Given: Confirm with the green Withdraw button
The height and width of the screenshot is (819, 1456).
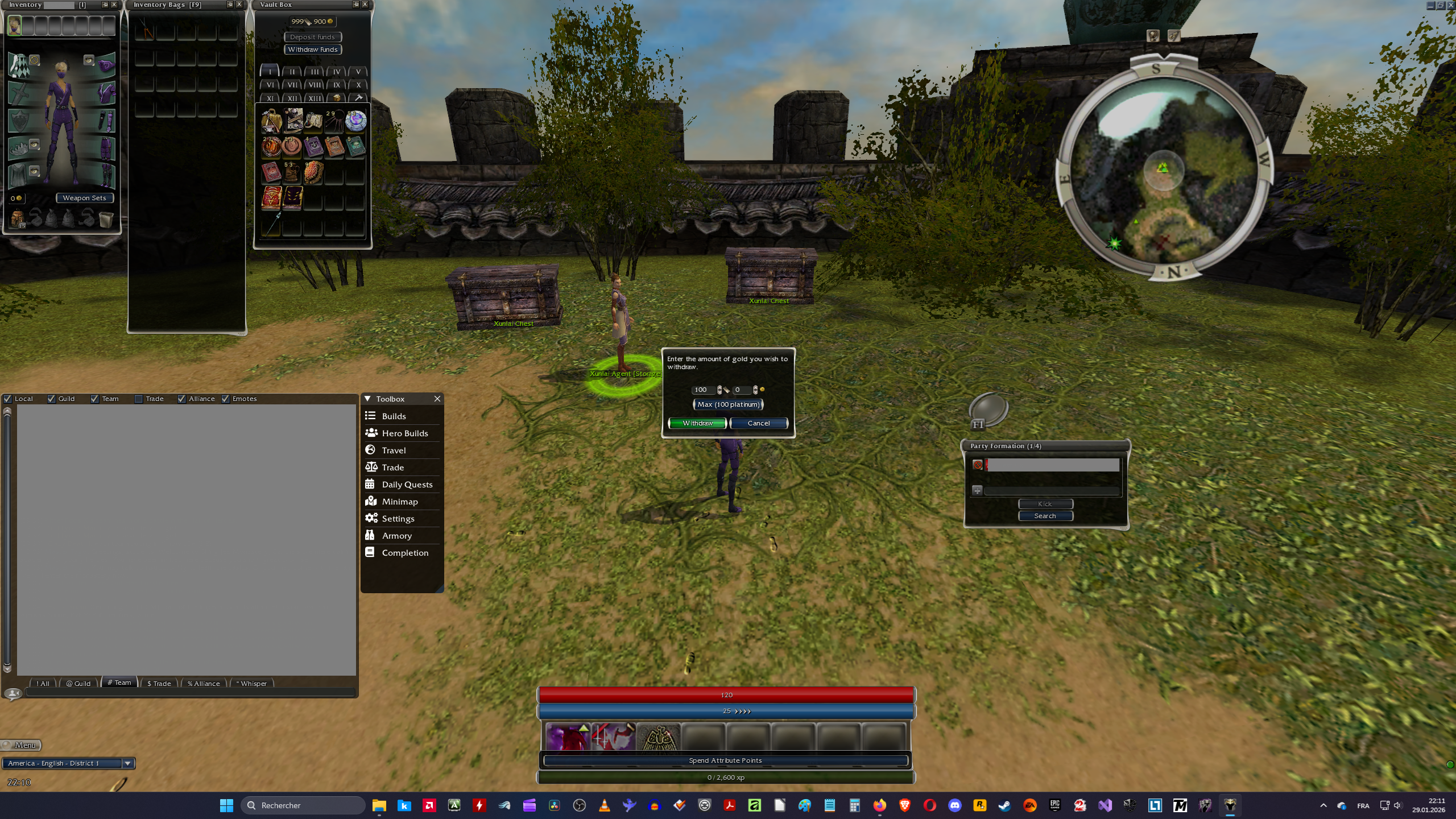Looking at the screenshot, I should pos(697,423).
